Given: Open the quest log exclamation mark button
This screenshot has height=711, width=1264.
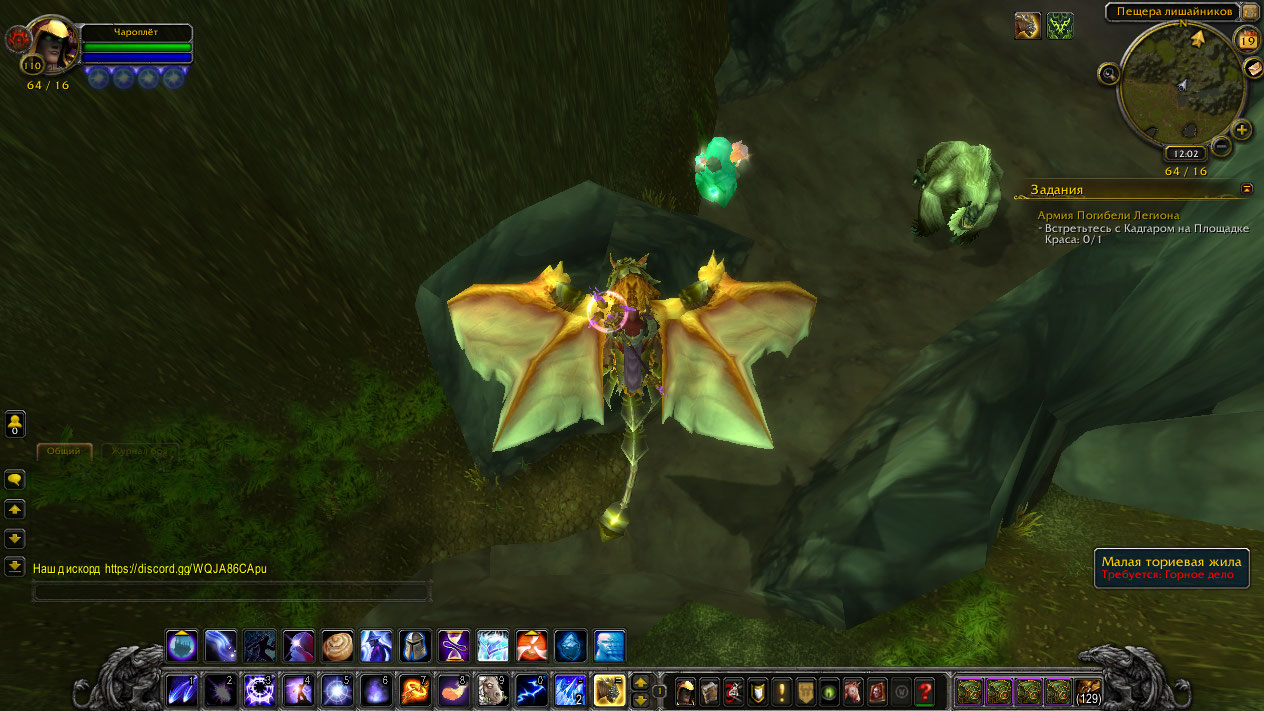Looking at the screenshot, I should (781, 691).
